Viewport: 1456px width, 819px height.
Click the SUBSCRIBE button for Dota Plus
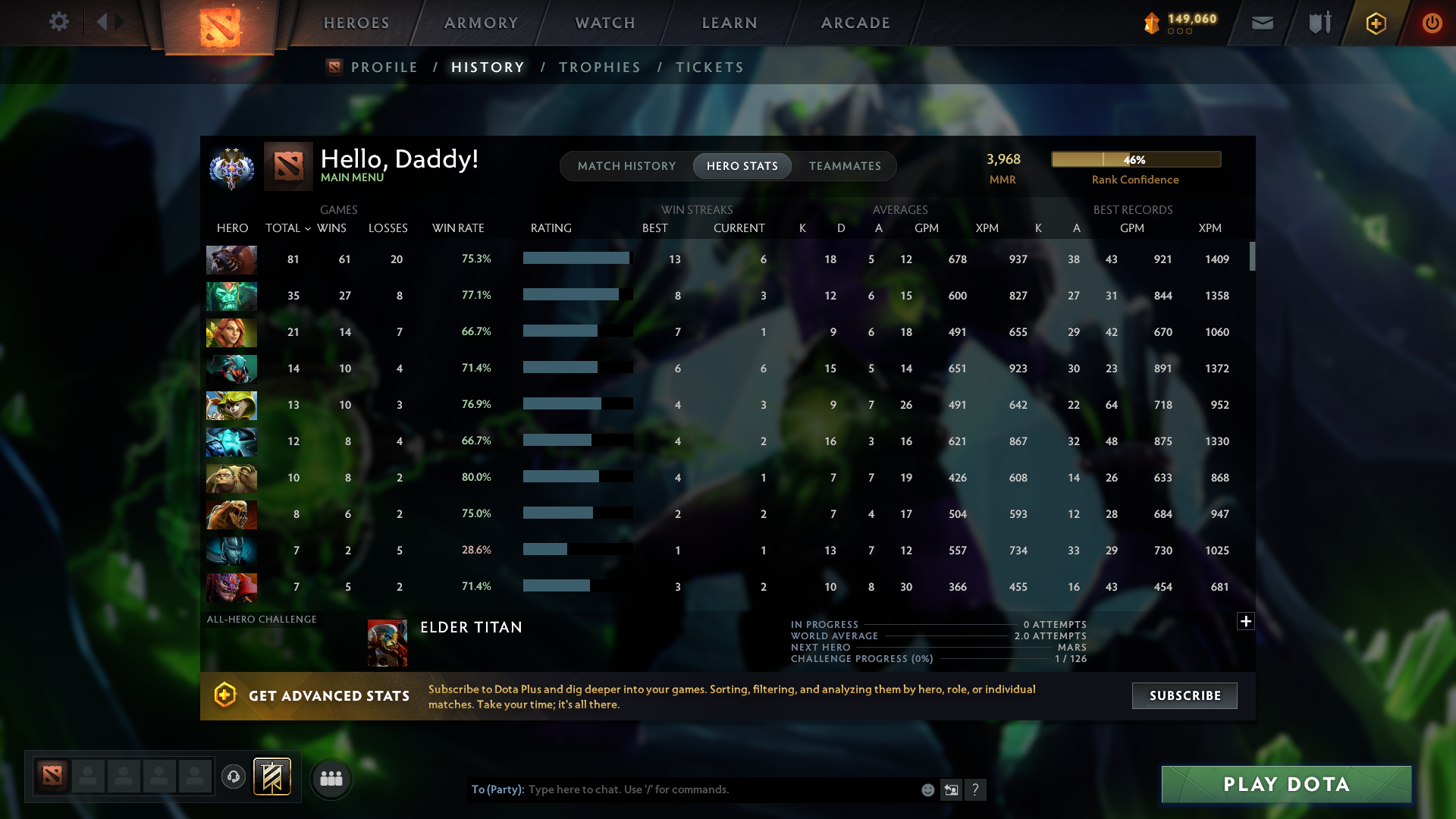pyautogui.click(x=1184, y=695)
